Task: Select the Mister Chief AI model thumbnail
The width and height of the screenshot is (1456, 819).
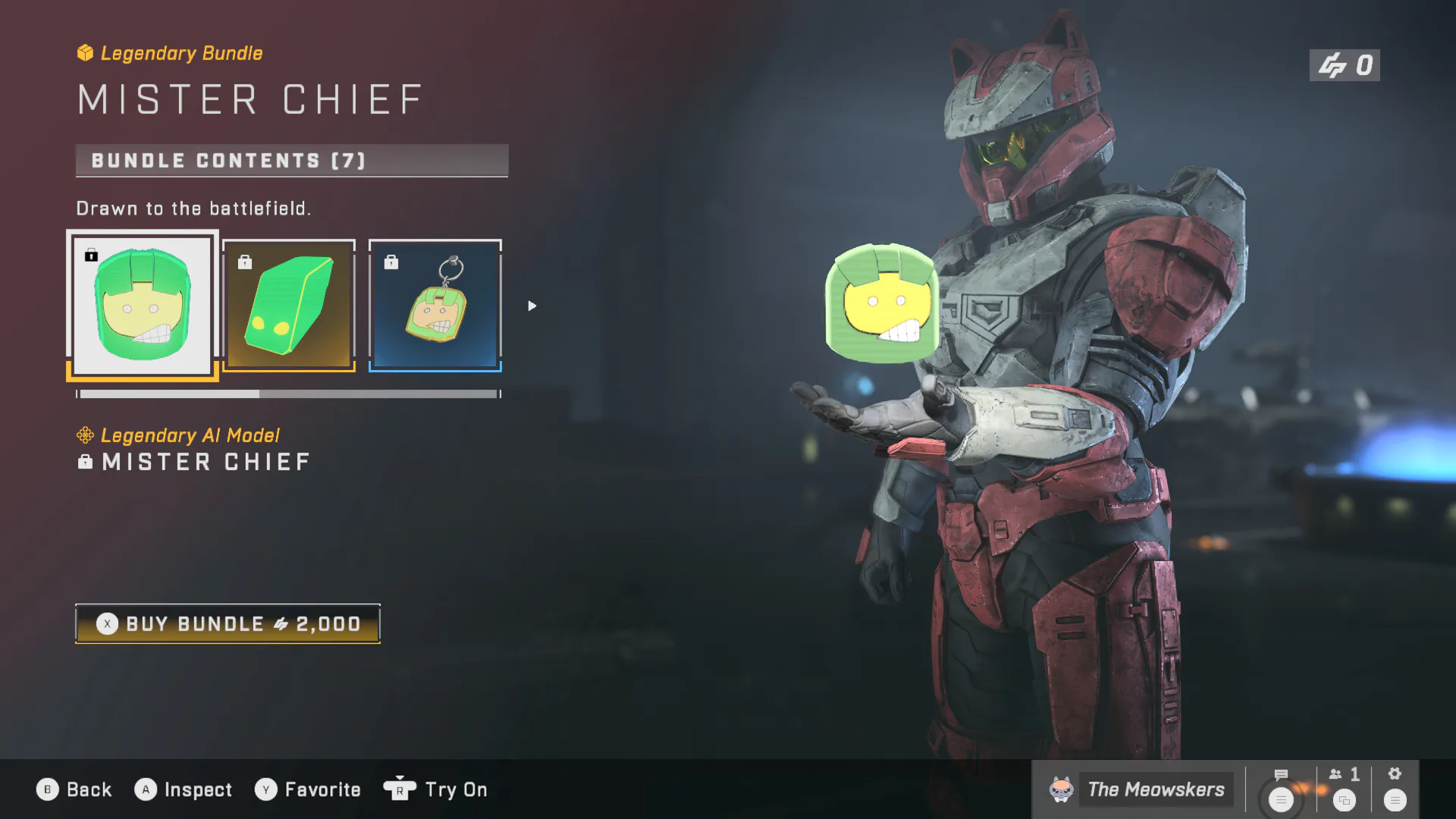Action: 143,305
